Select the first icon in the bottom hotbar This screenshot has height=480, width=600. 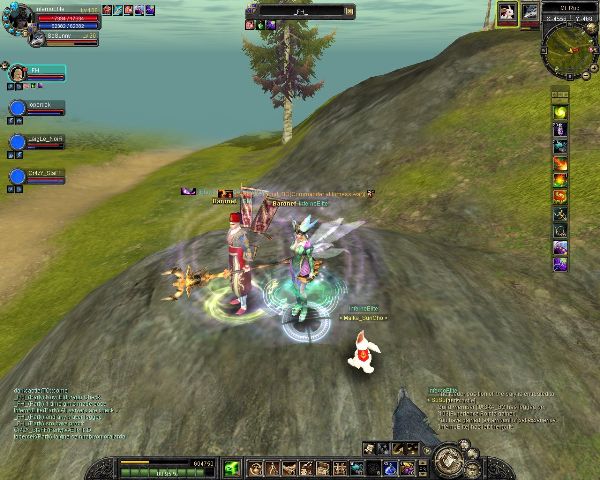pyautogui.click(x=254, y=467)
